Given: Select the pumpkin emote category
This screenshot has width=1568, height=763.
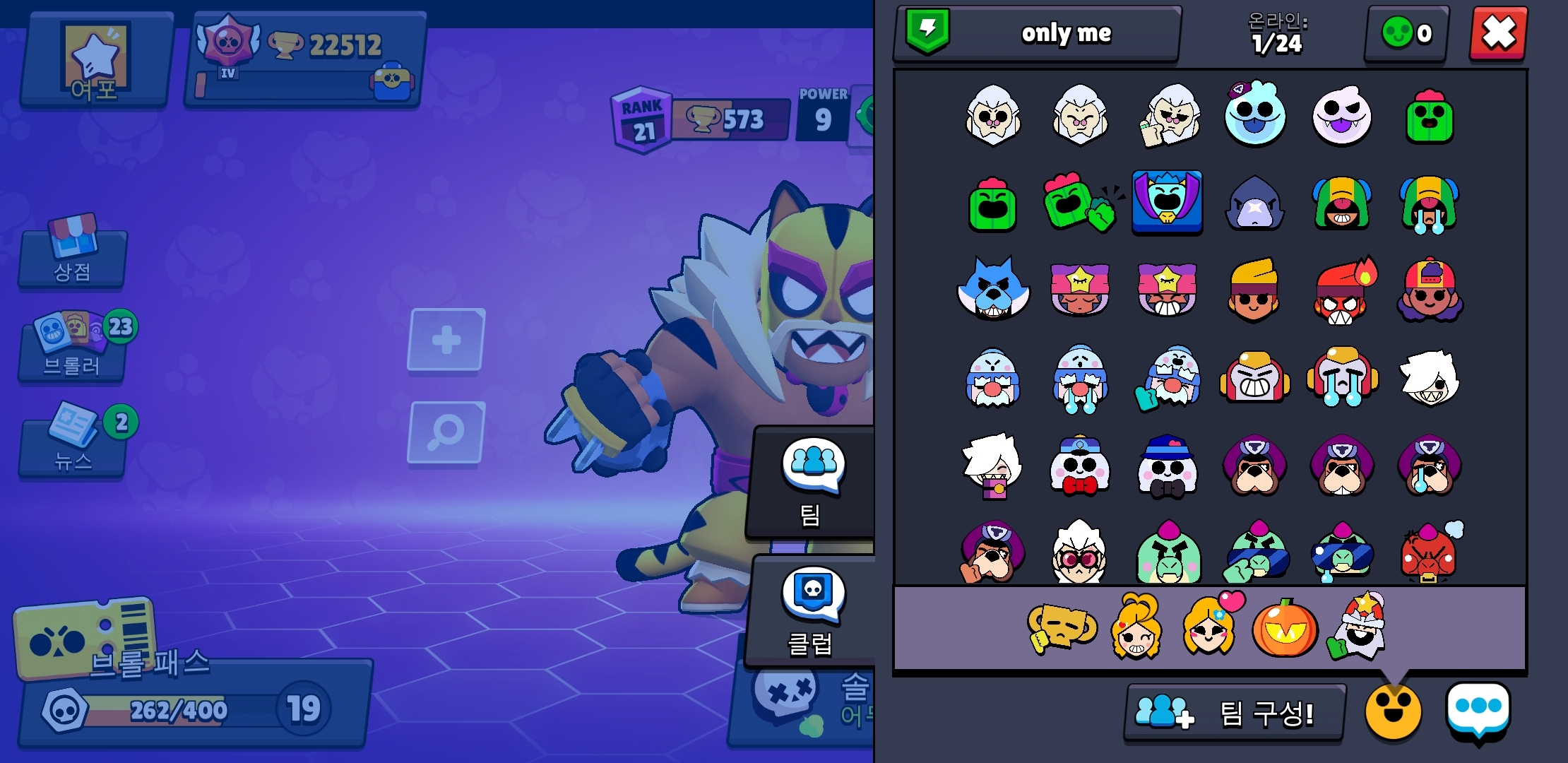Looking at the screenshot, I should point(1284,628).
